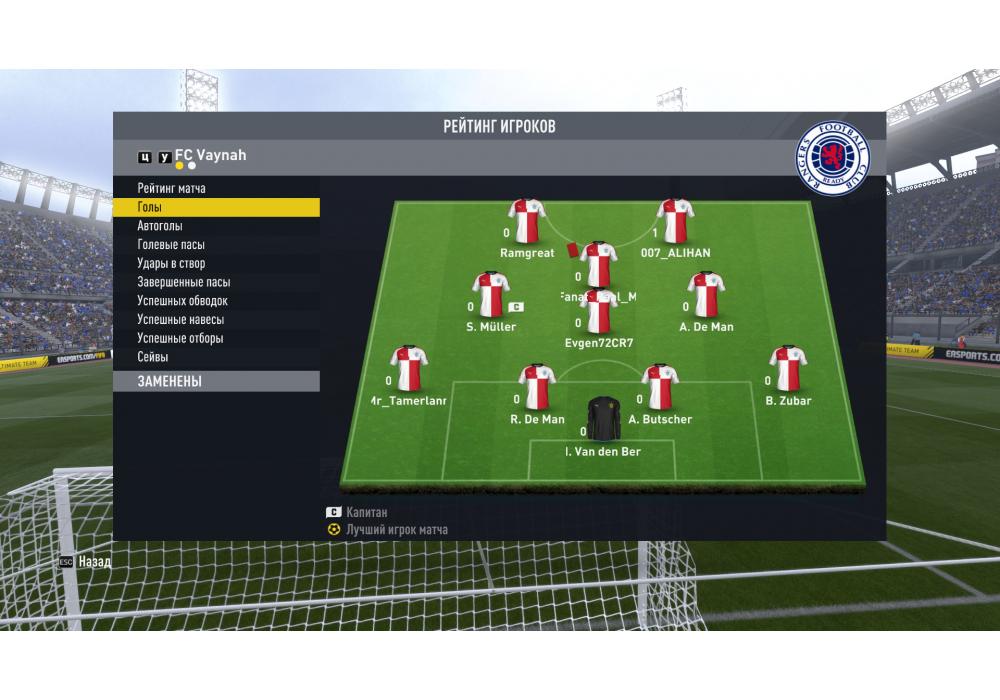Open Успешные отборы stat
The height and width of the screenshot is (700, 1000).
click(x=180, y=338)
